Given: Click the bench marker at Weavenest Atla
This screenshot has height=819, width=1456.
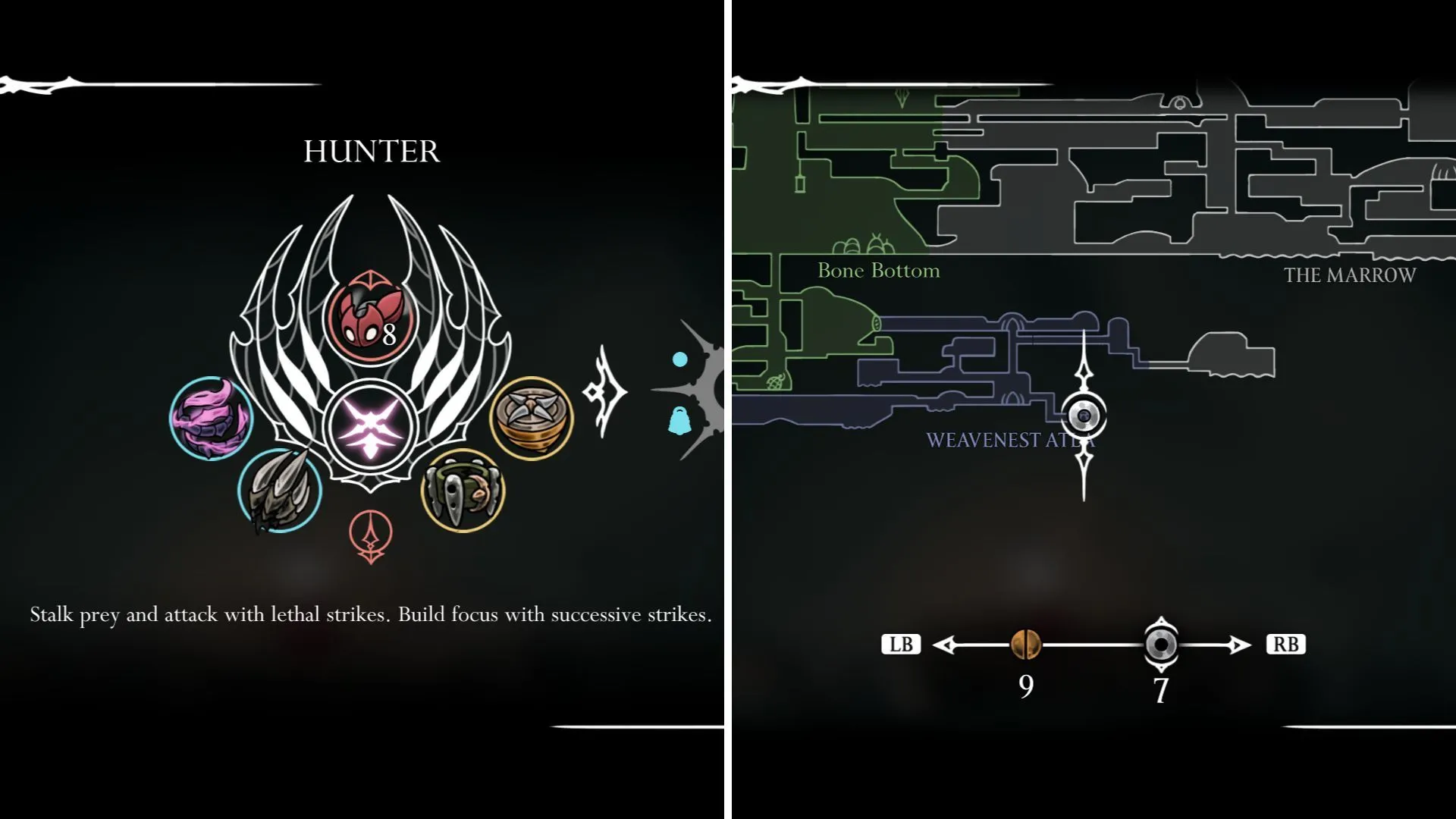Looking at the screenshot, I should [x=1084, y=415].
